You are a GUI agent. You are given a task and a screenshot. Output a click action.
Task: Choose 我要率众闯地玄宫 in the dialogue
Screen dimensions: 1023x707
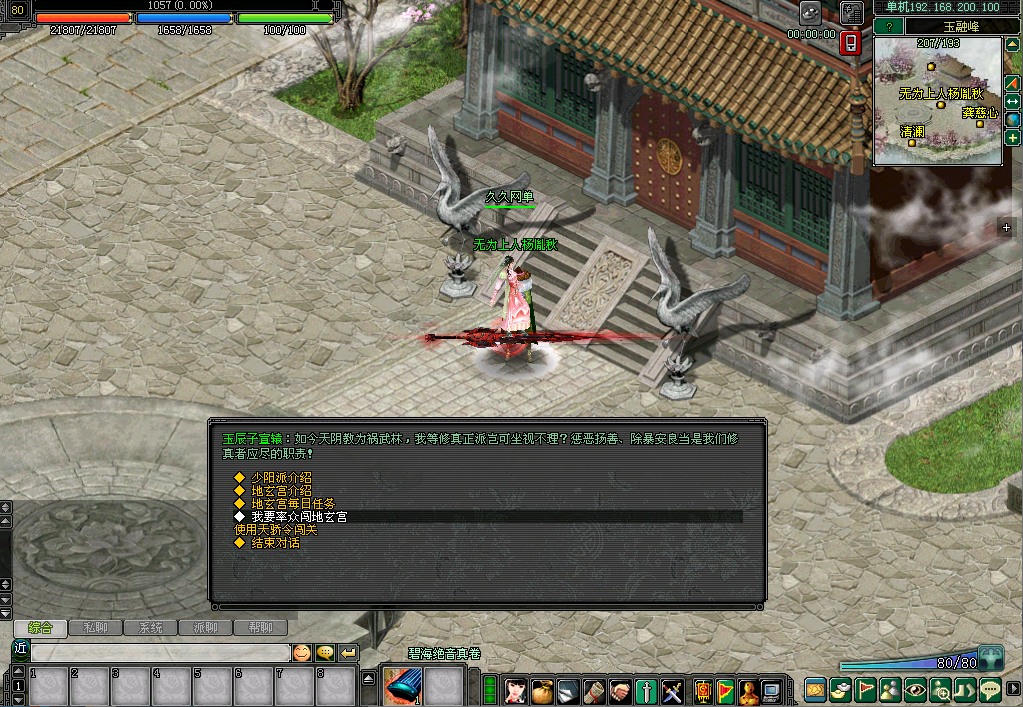pos(299,517)
